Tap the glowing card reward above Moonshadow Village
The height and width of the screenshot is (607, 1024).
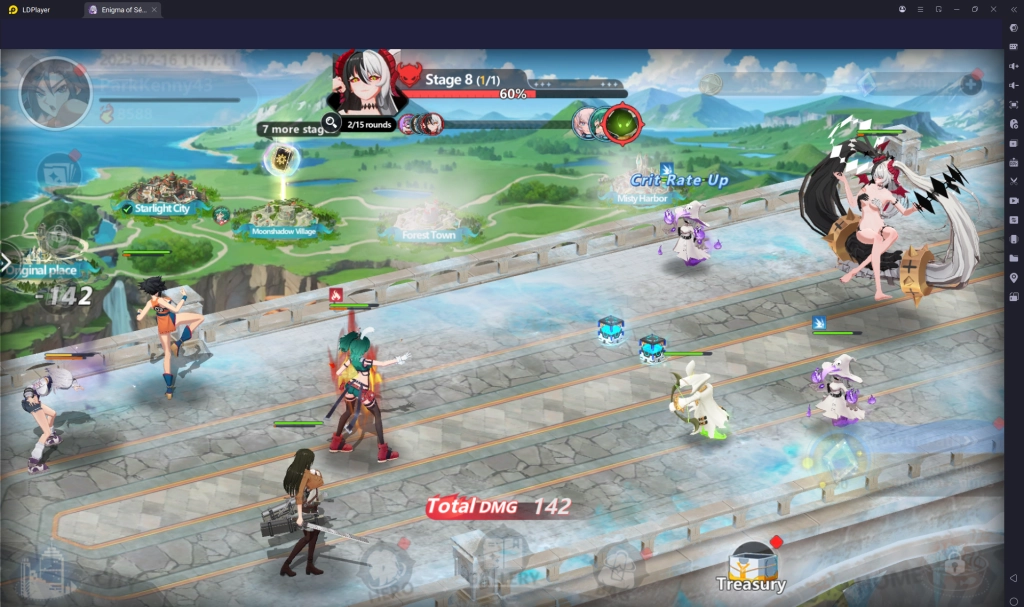click(279, 159)
